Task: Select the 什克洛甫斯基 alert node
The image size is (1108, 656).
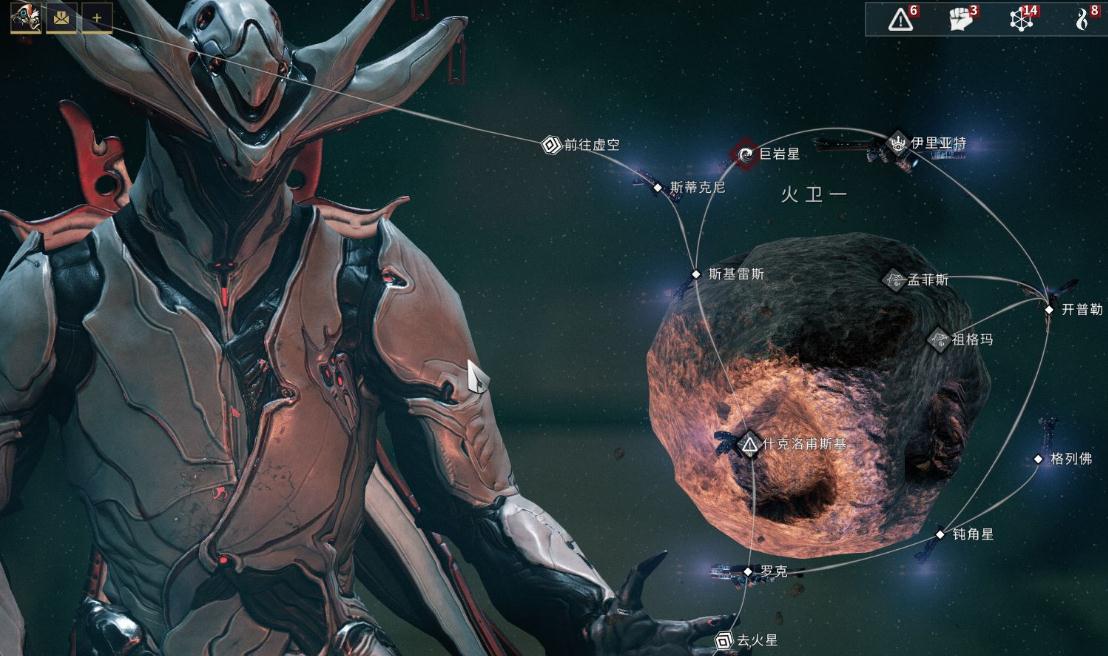Action: (x=749, y=443)
